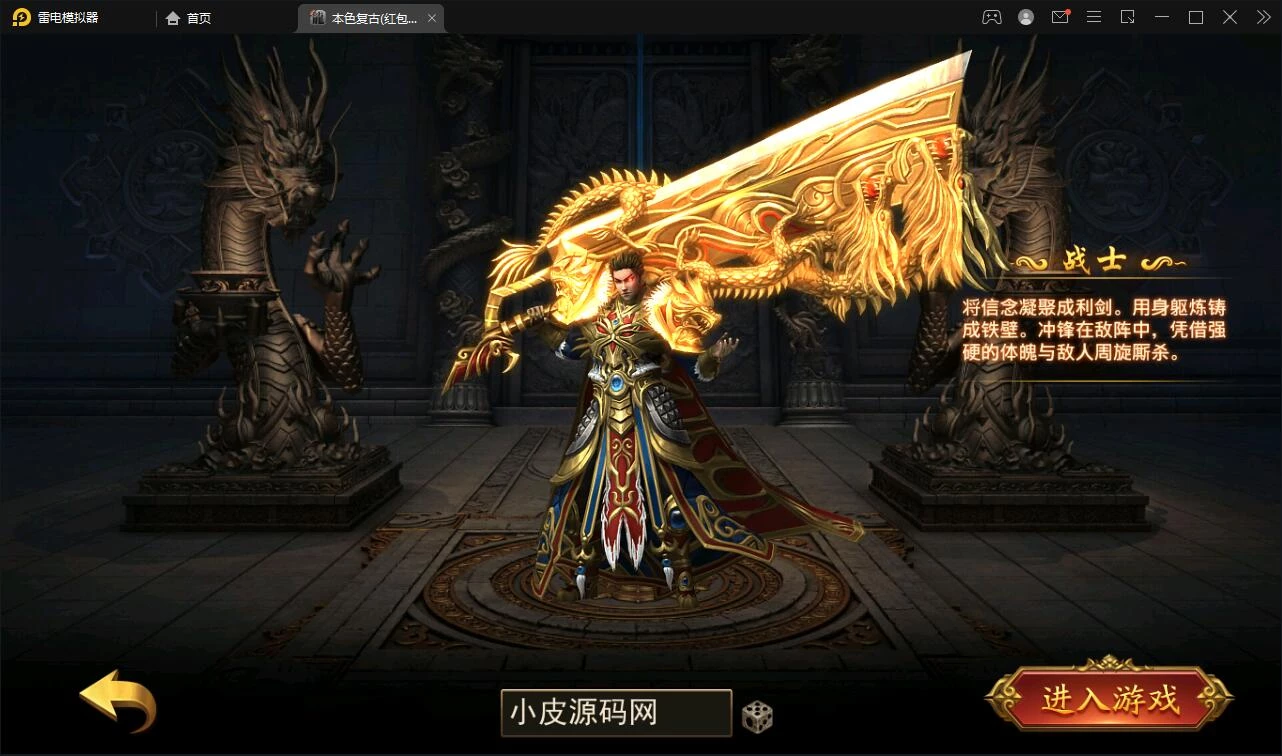Click the golden back arrow

point(115,705)
